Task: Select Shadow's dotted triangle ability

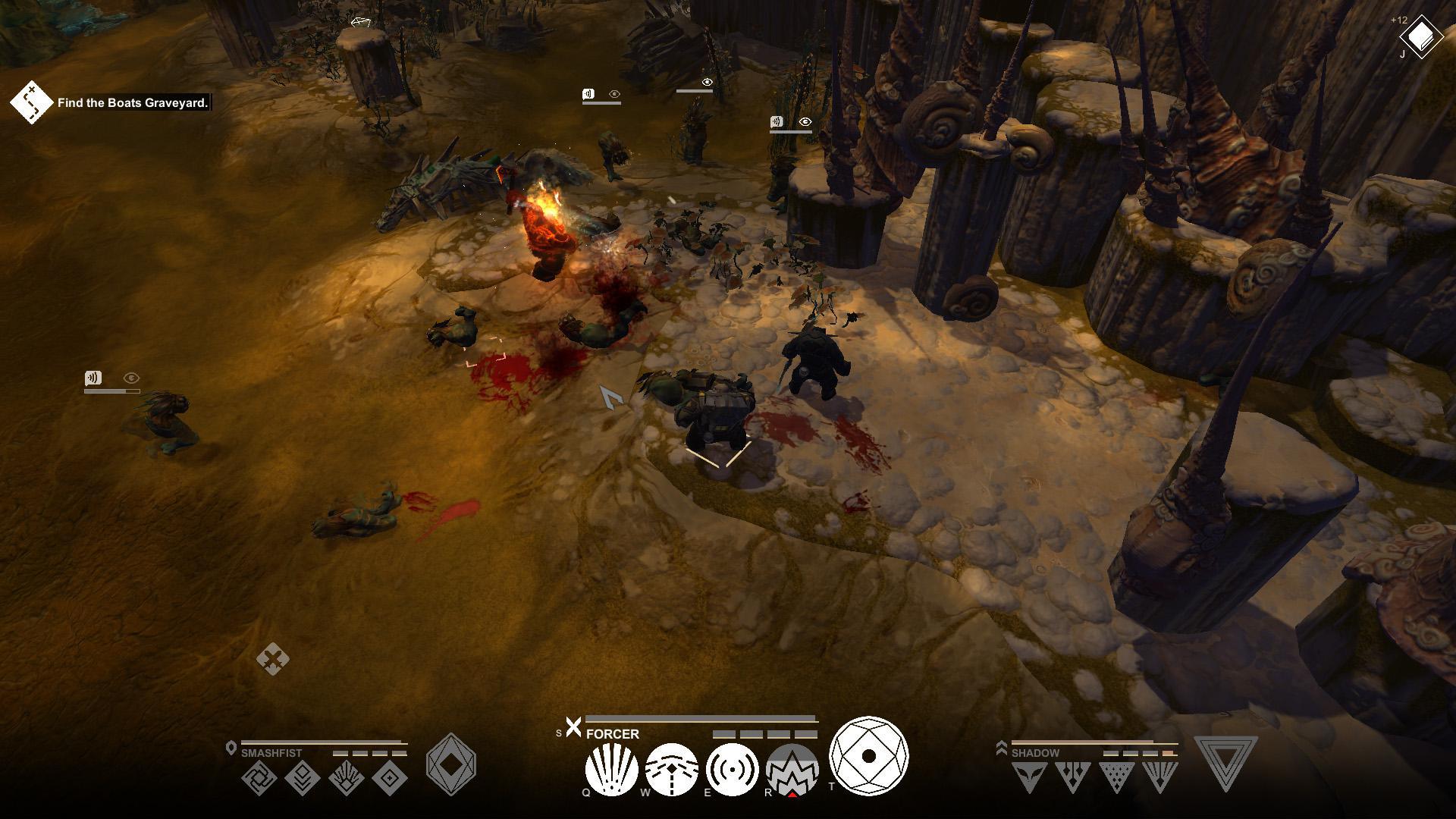Action: tap(1116, 777)
